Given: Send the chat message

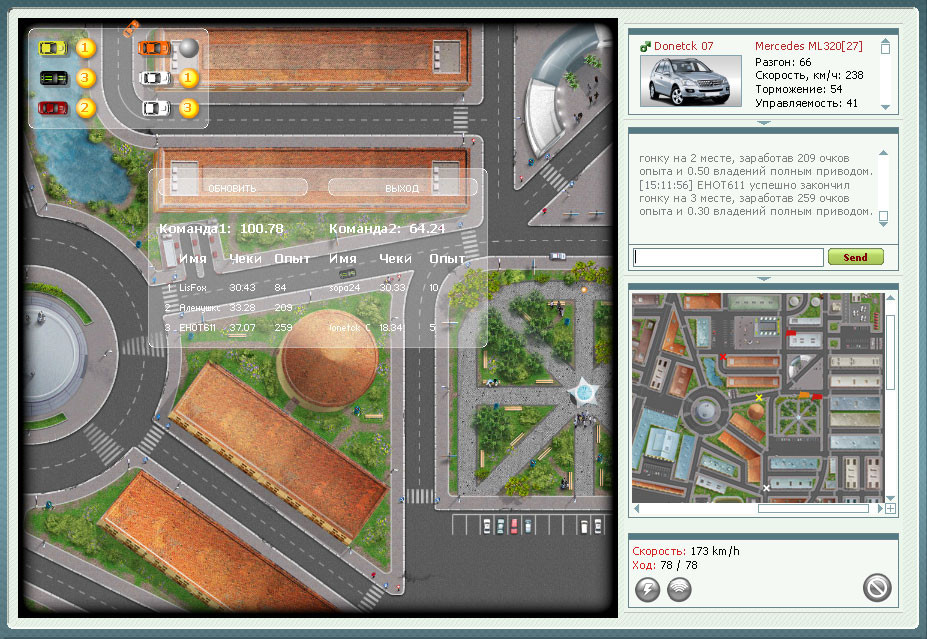Looking at the screenshot, I should (x=855, y=257).
